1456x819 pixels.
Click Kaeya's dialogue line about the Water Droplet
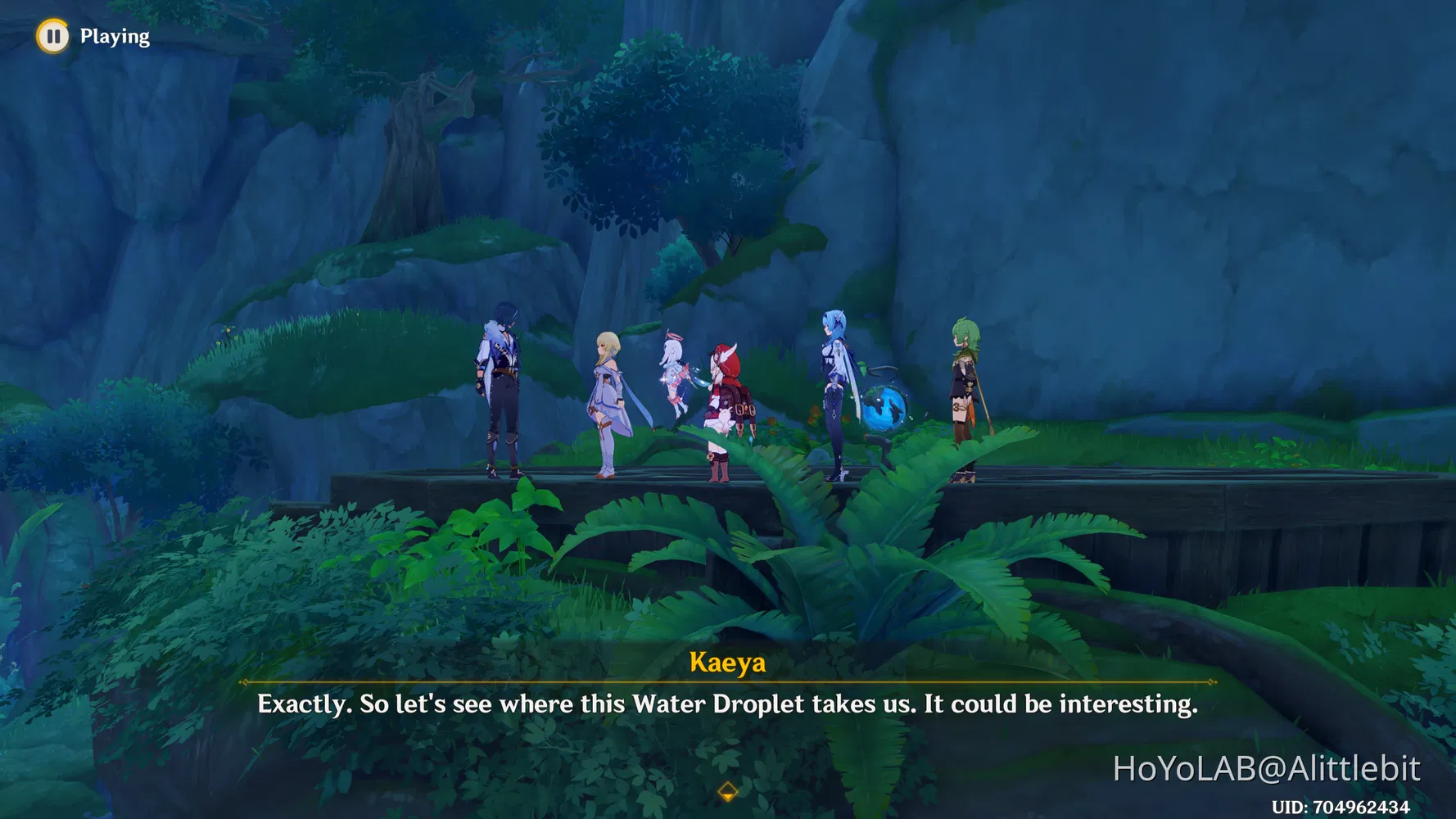(727, 704)
